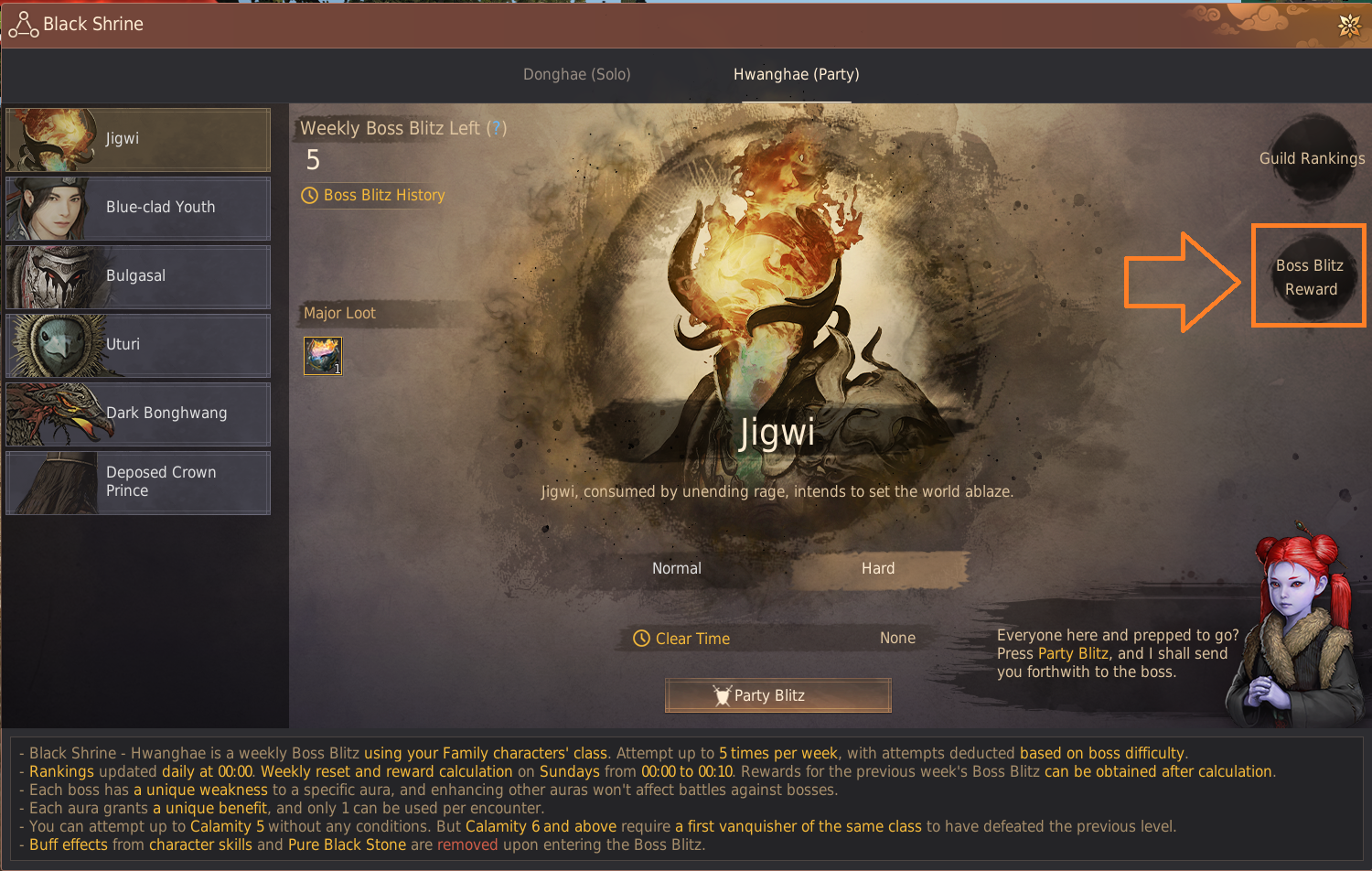Select Normal difficulty
Screen dimensions: 1372x871
[x=677, y=567]
